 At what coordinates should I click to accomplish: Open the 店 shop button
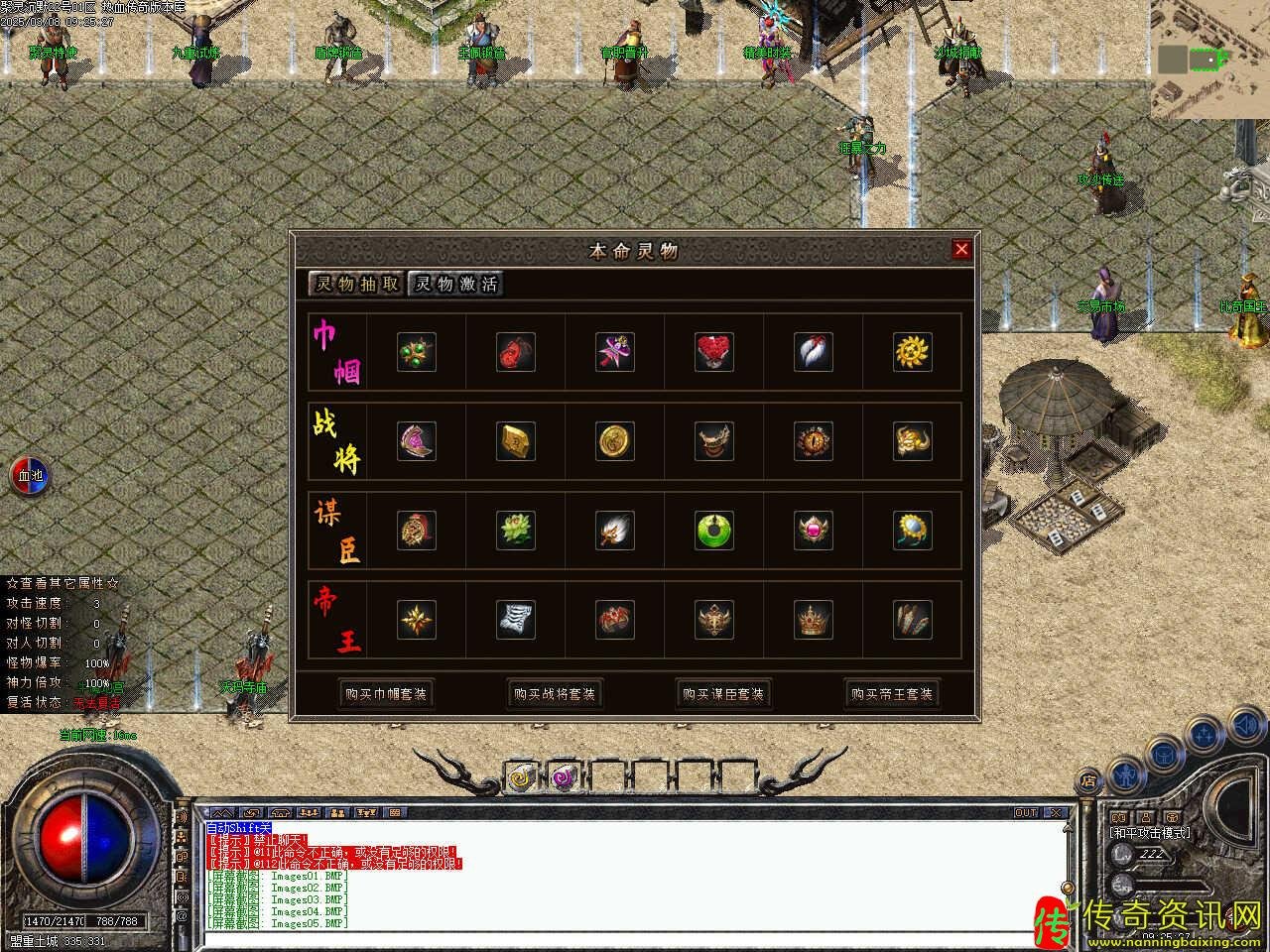click(1088, 781)
